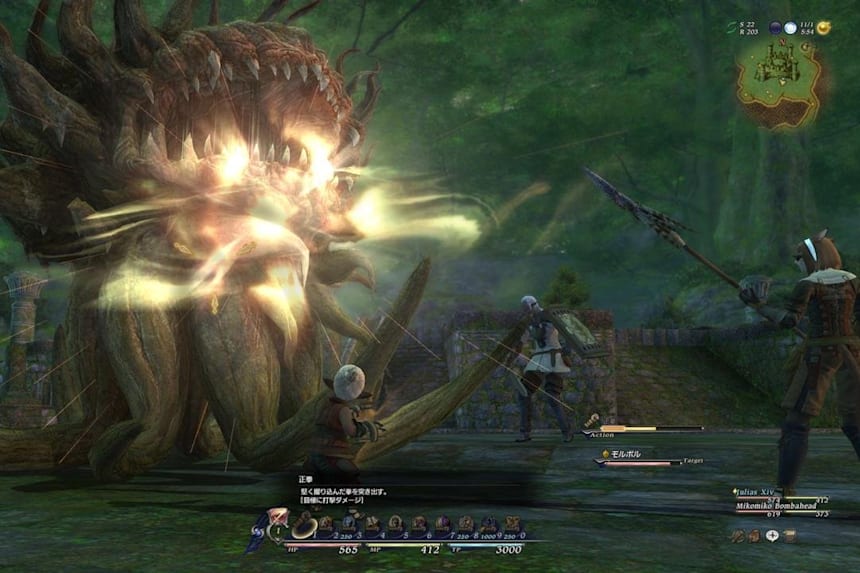Screen dimensions: 860x573
Task: Use the hotbar slot 8 ability
Action: [x=466, y=523]
